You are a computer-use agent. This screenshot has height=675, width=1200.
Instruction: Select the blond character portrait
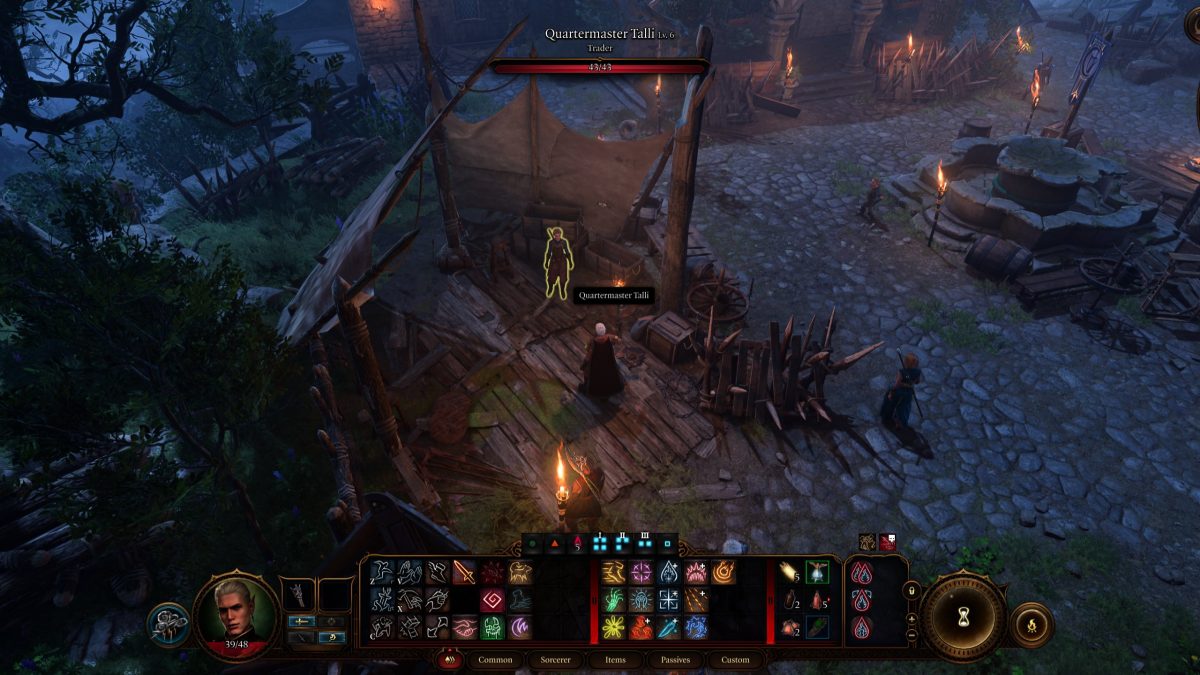(236, 613)
